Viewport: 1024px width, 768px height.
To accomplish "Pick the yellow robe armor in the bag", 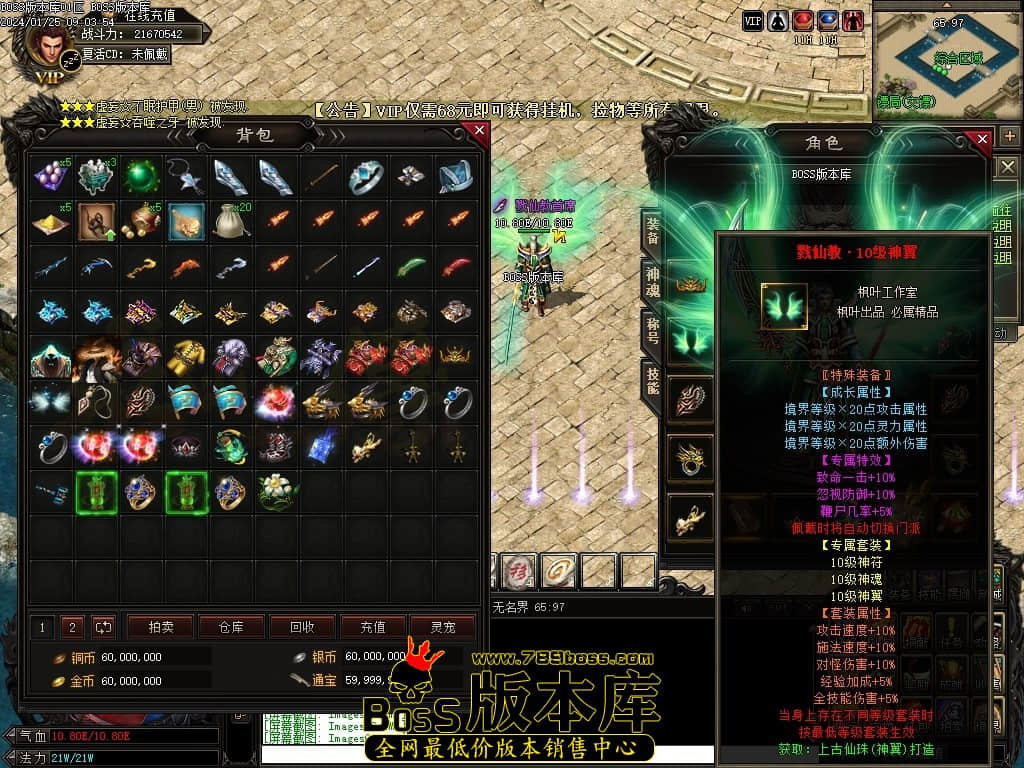I will (x=186, y=355).
